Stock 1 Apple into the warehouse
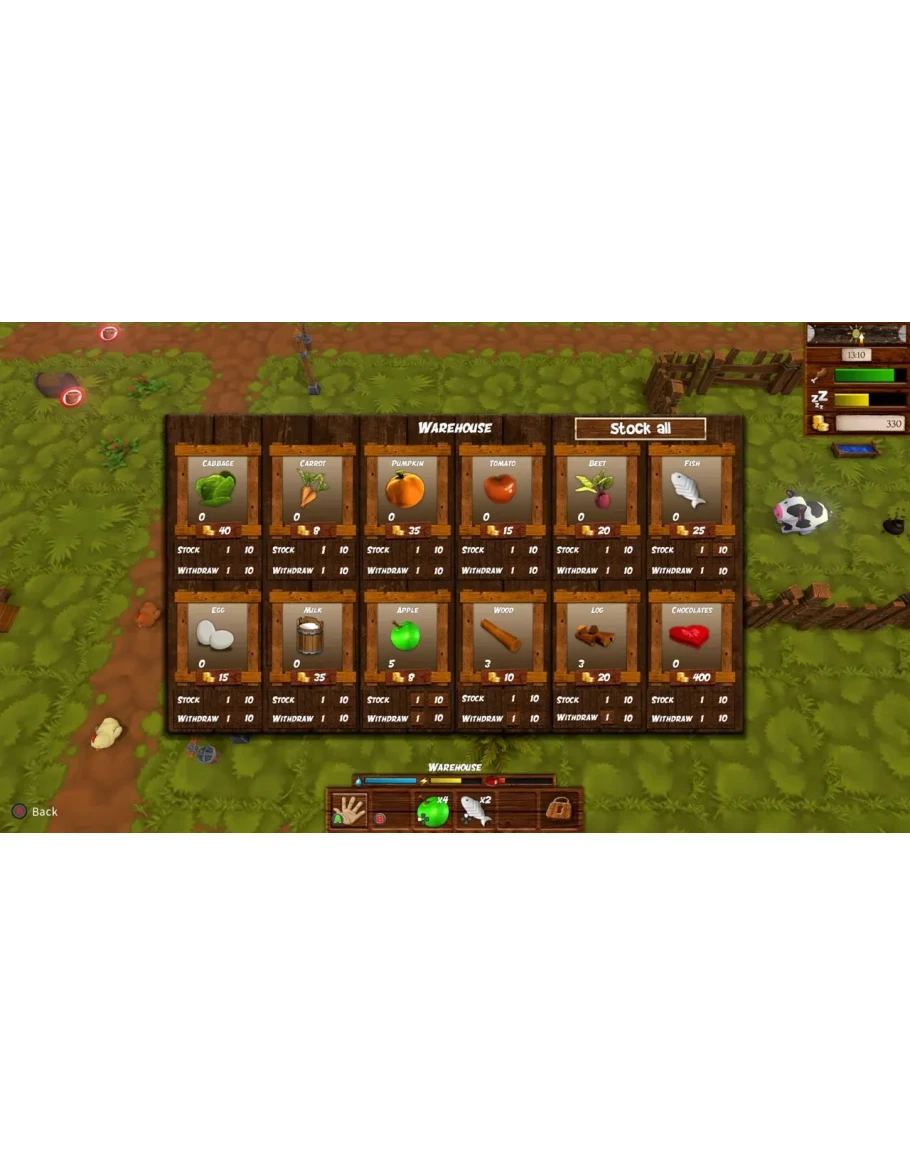The image size is (910, 1155). click(417, 700)
